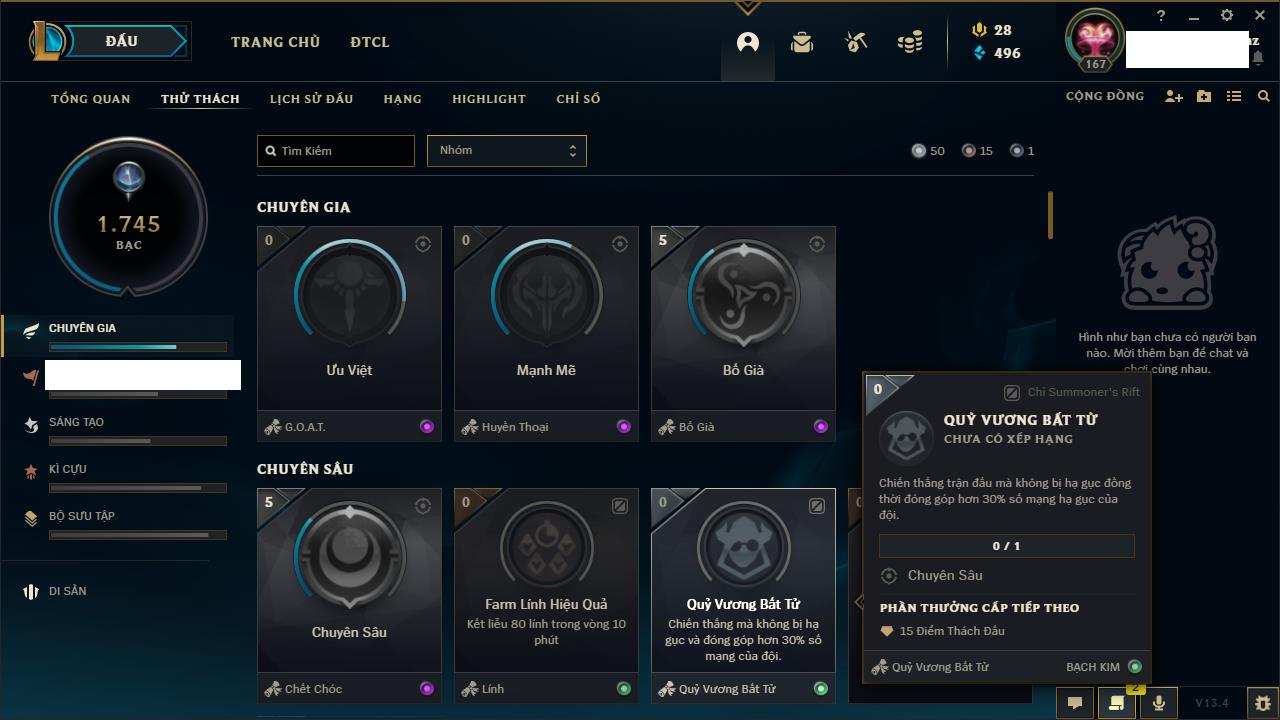
Task: Open the Nhóm grouping dropdown
Action: coord(506,151)
